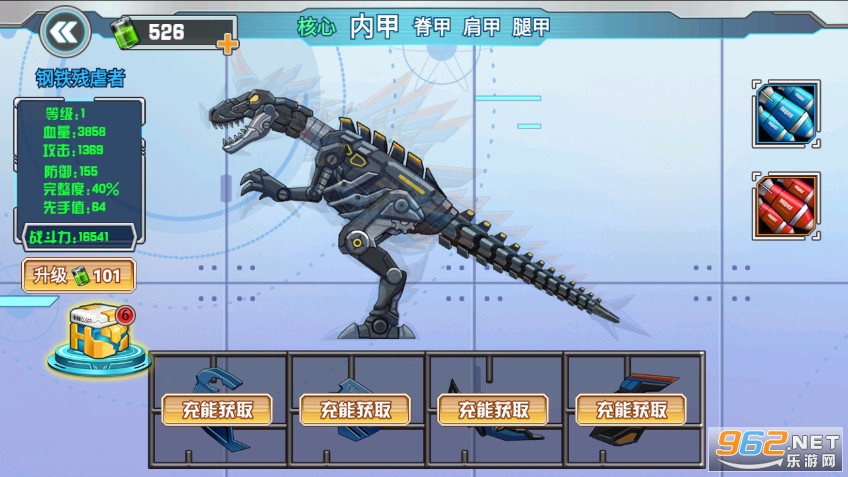Switch to the 核心 tab
This screenshot has height=477, width=848.
coord(316,28)
